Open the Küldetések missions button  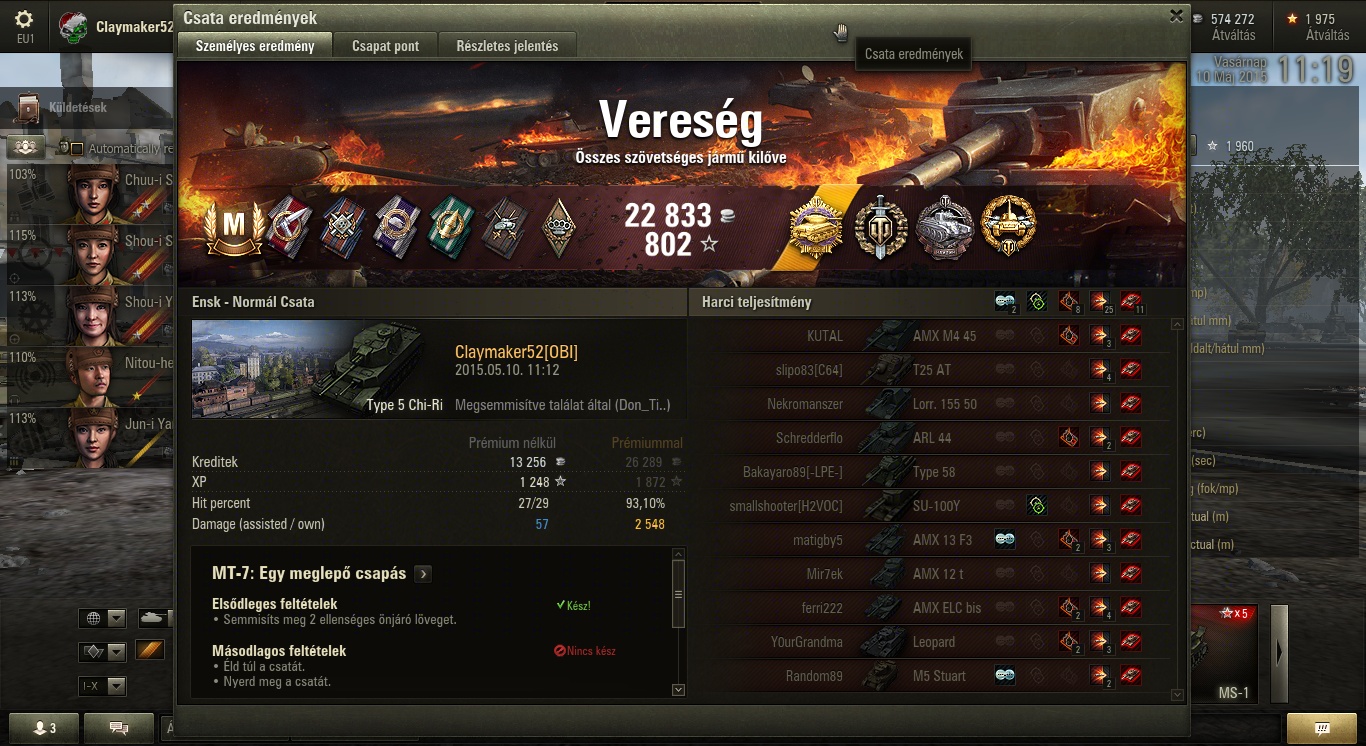(75, 107)
